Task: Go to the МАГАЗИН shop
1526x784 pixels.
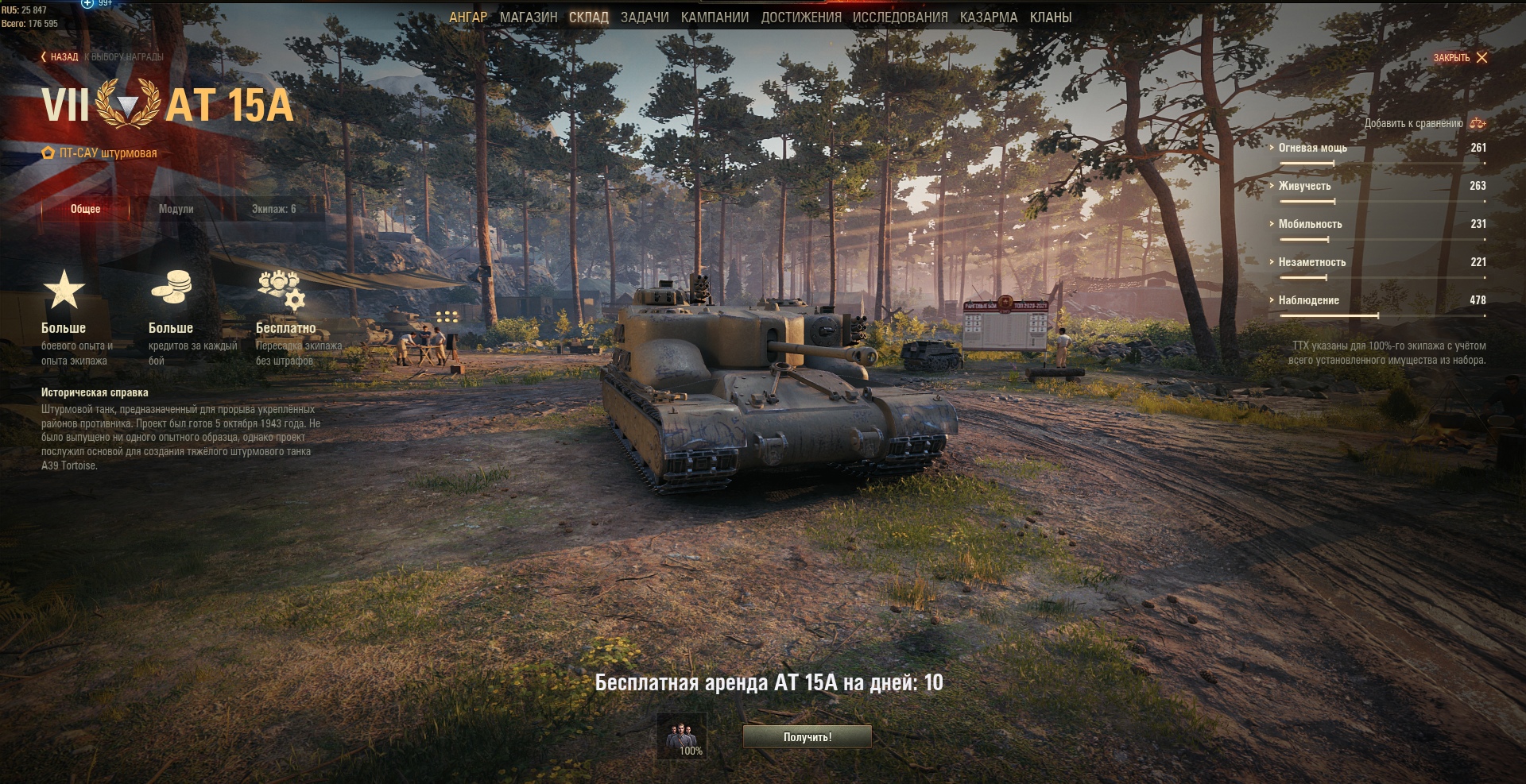Action: coord(529,17)
